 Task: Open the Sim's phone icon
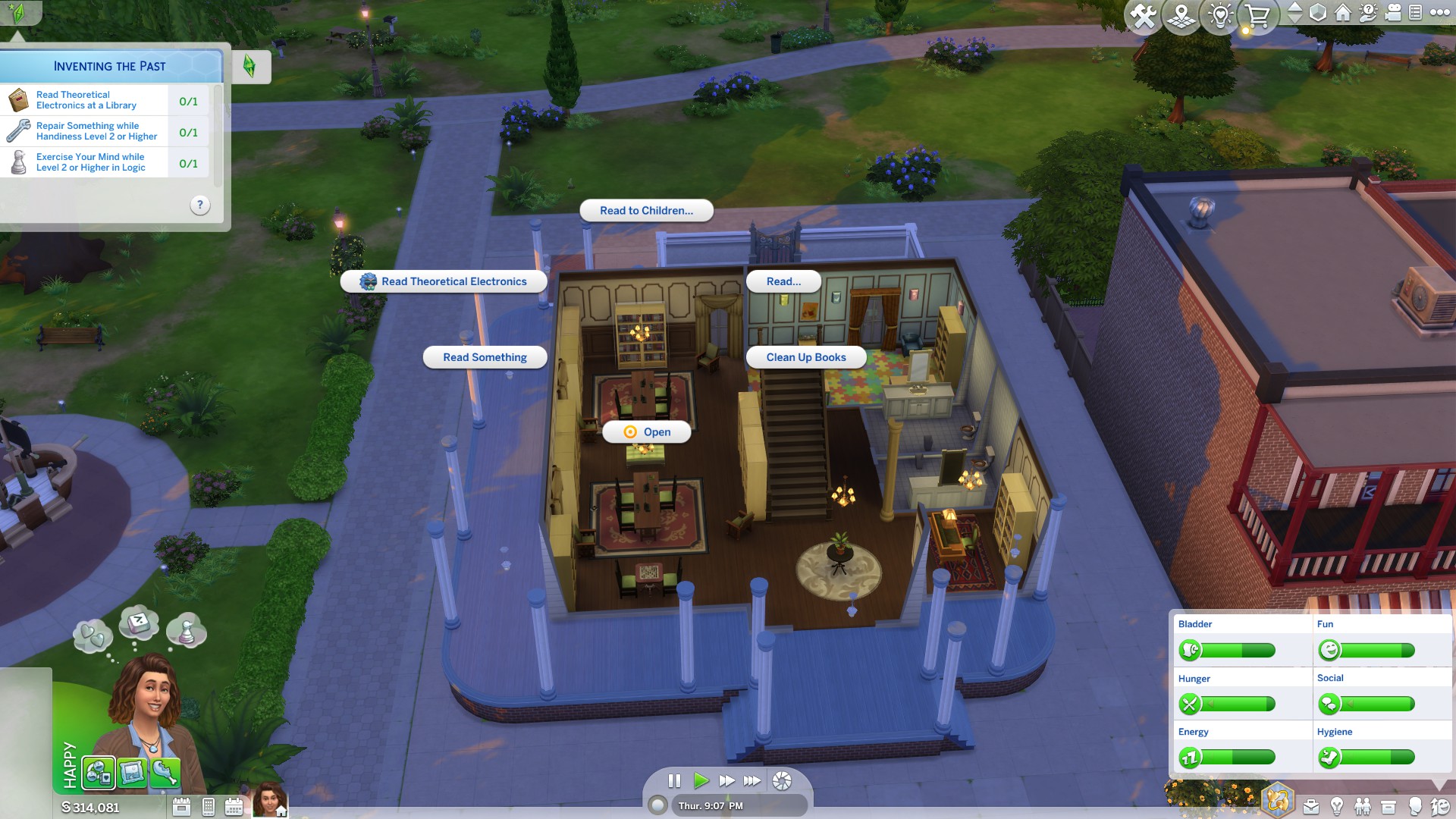[207, 806]
